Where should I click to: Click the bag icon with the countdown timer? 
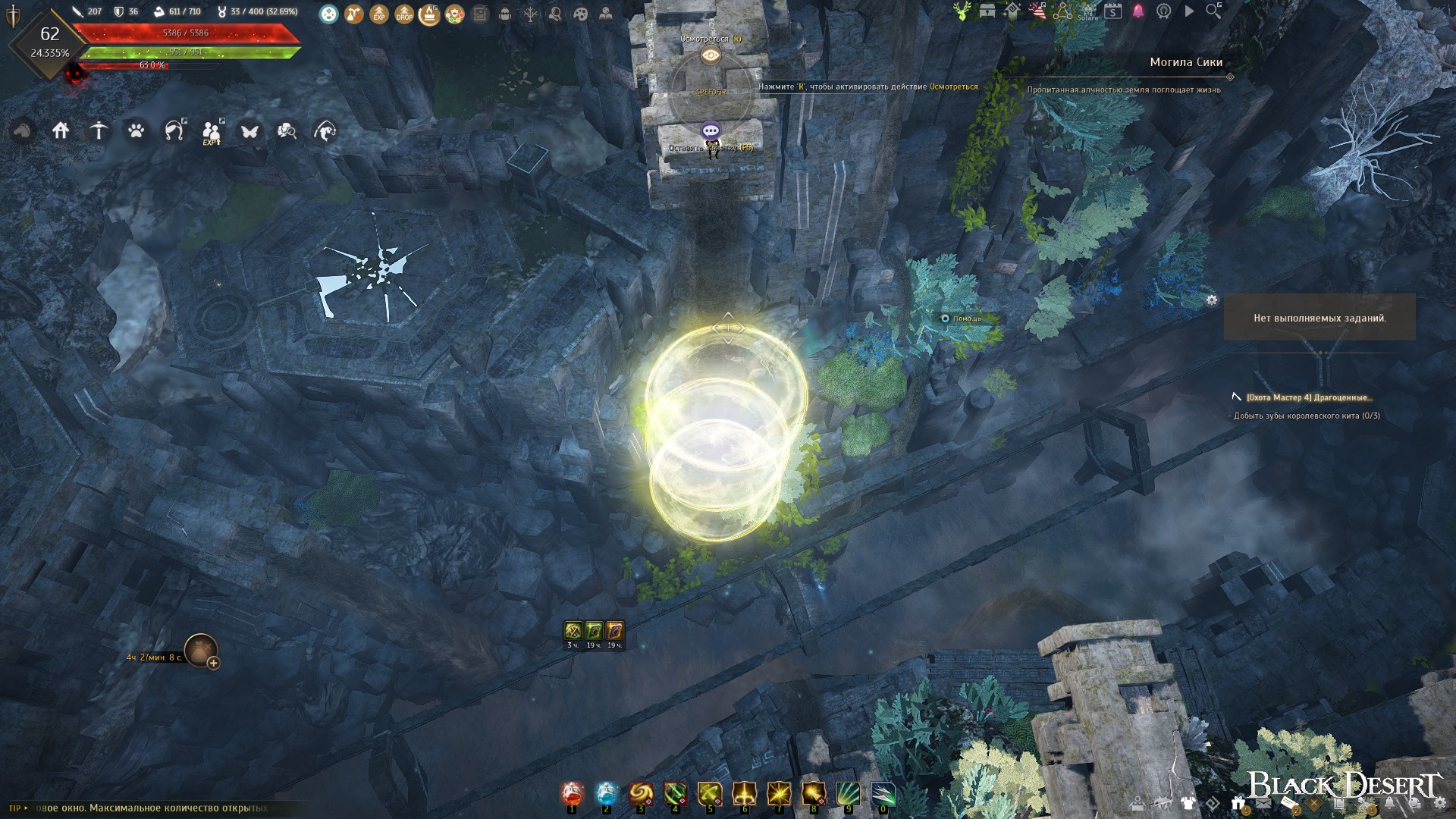click(x=201, y=650)
